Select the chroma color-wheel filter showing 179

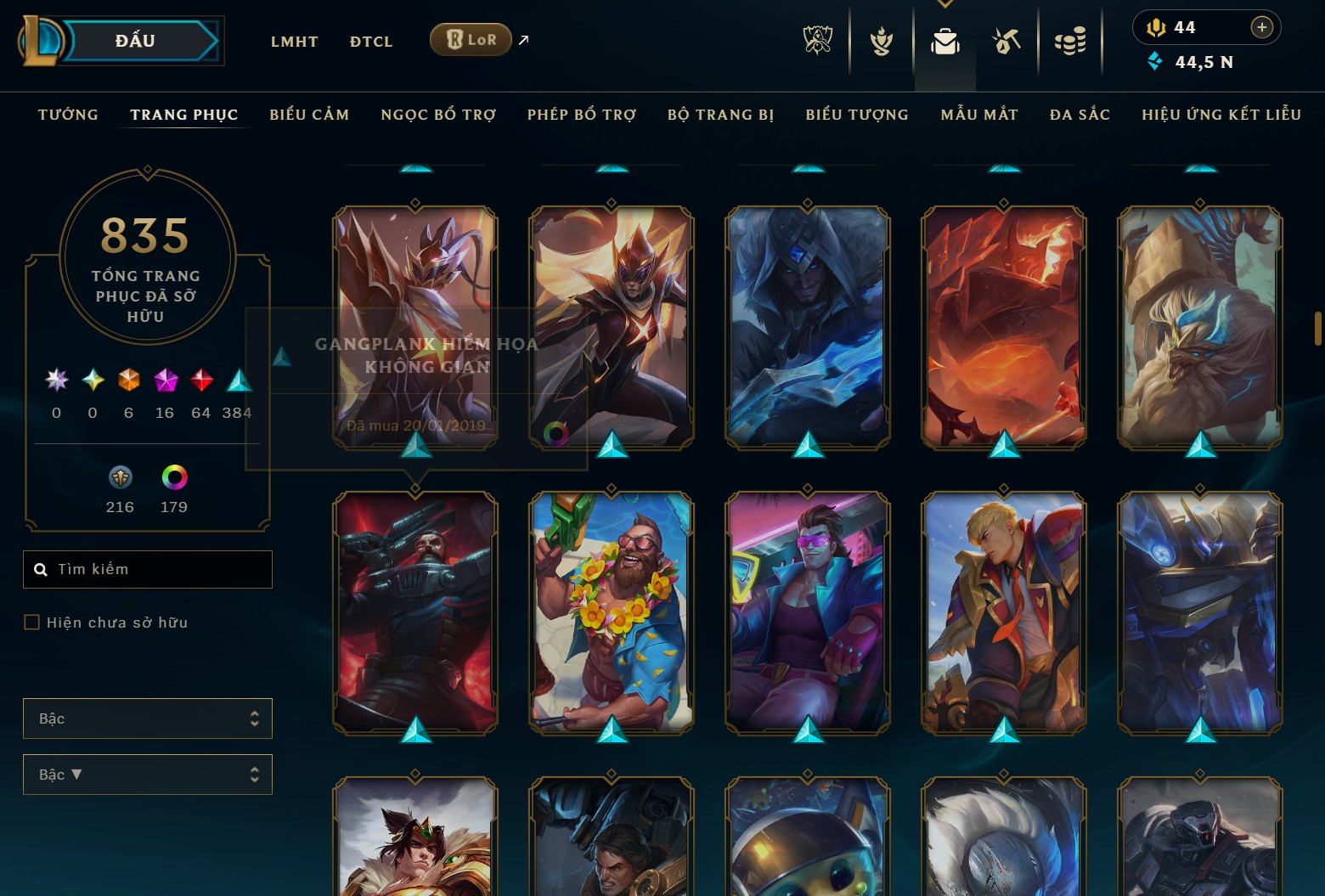(x=174, y=477)
